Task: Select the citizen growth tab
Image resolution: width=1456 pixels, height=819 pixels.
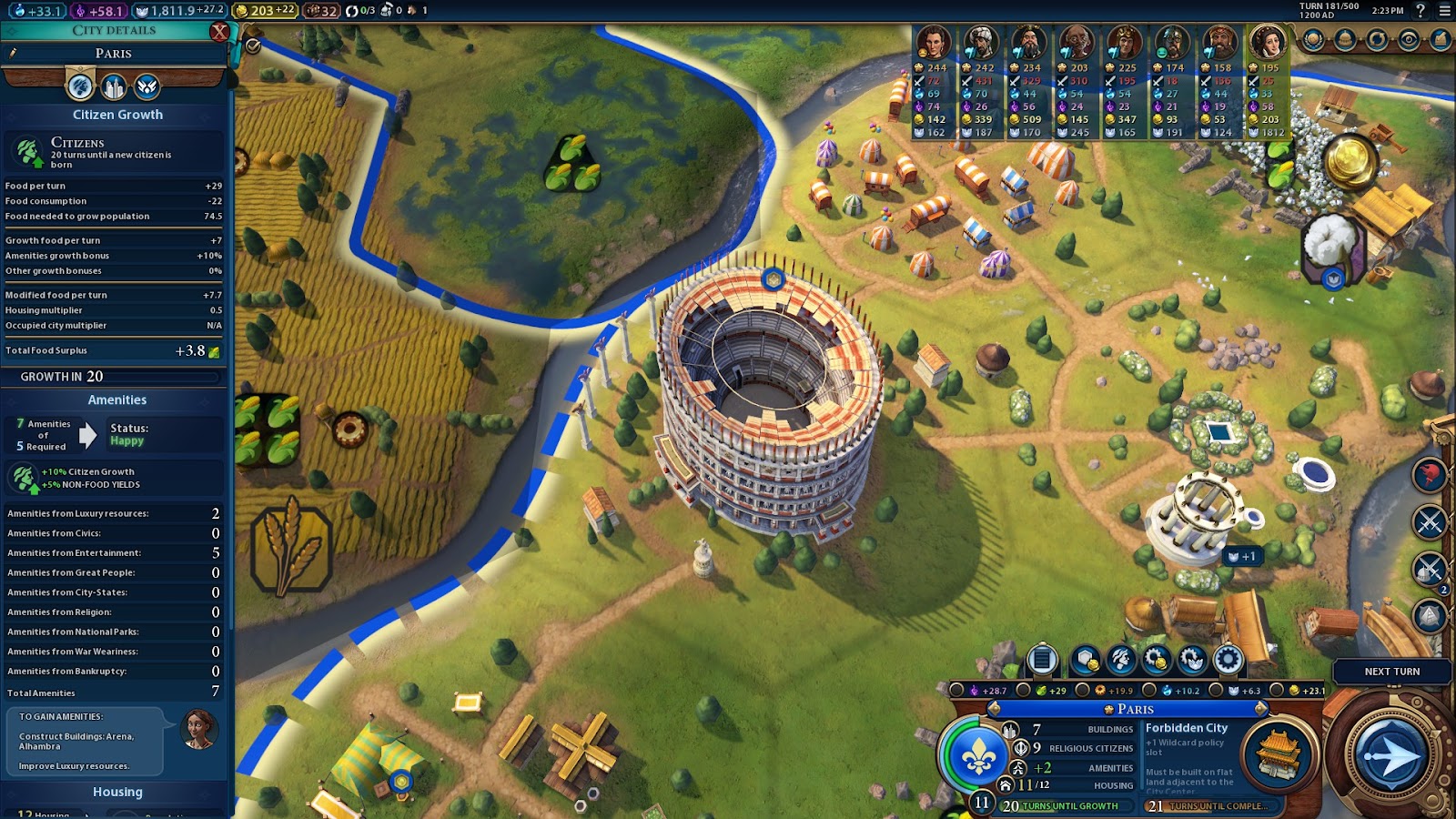Action: tap(80, 87)
